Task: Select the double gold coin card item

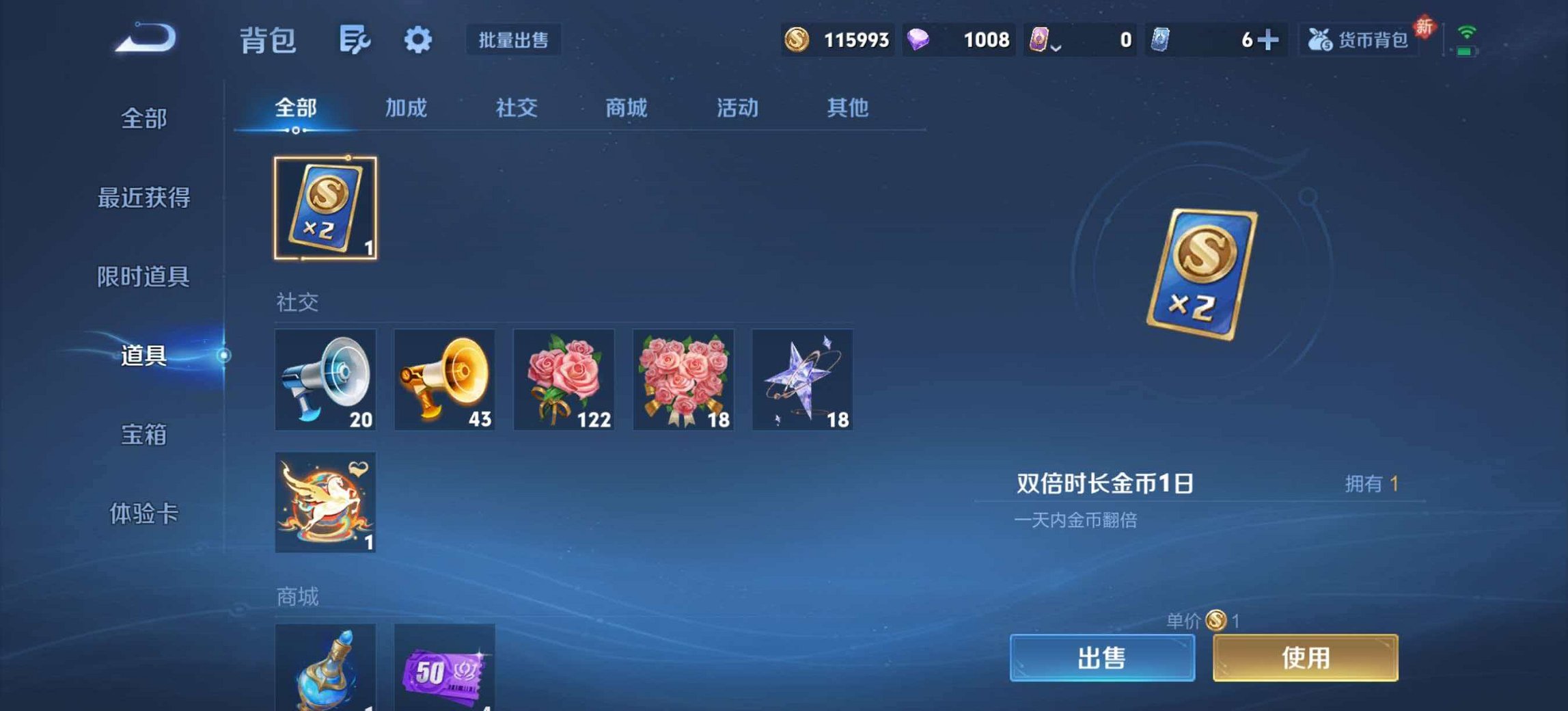Action: [x=326, y=209]
